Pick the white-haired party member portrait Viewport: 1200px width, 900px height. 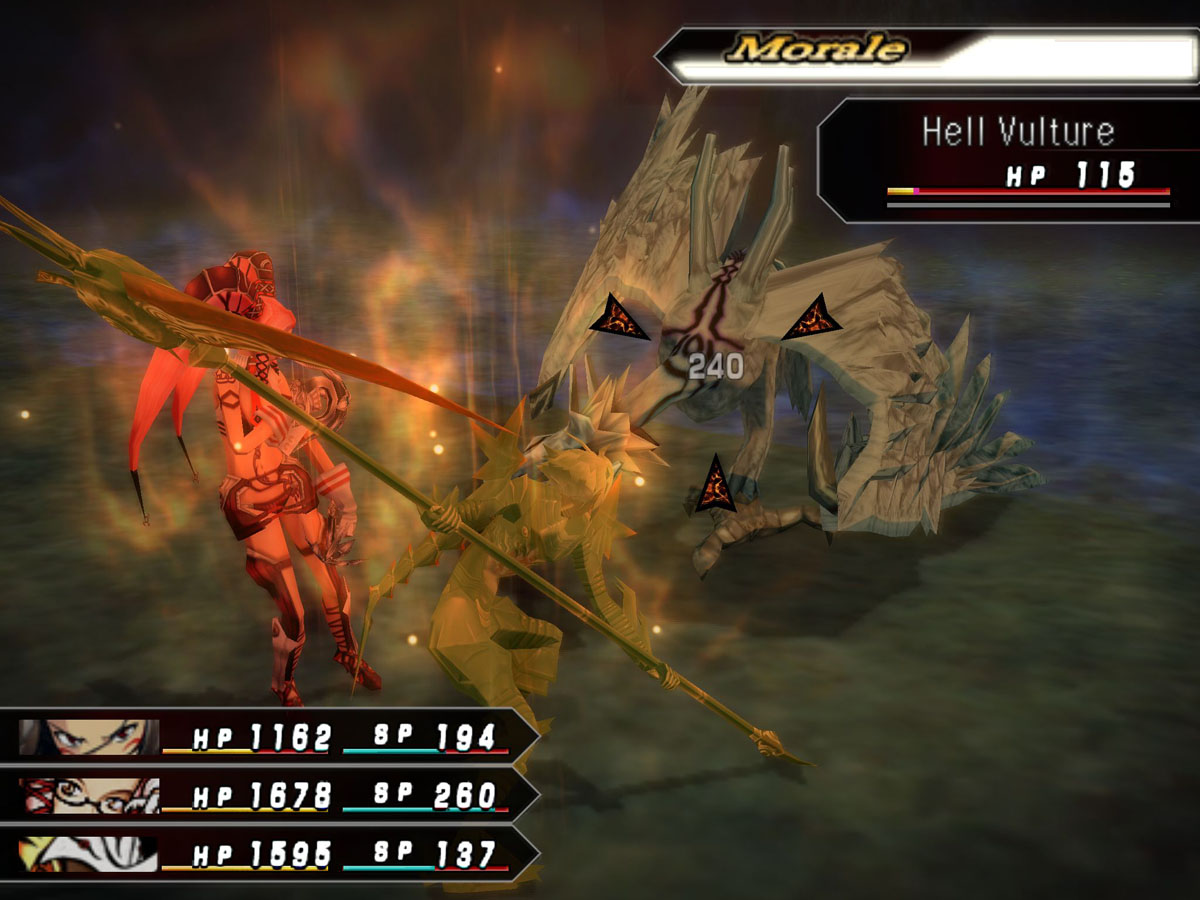88,854
